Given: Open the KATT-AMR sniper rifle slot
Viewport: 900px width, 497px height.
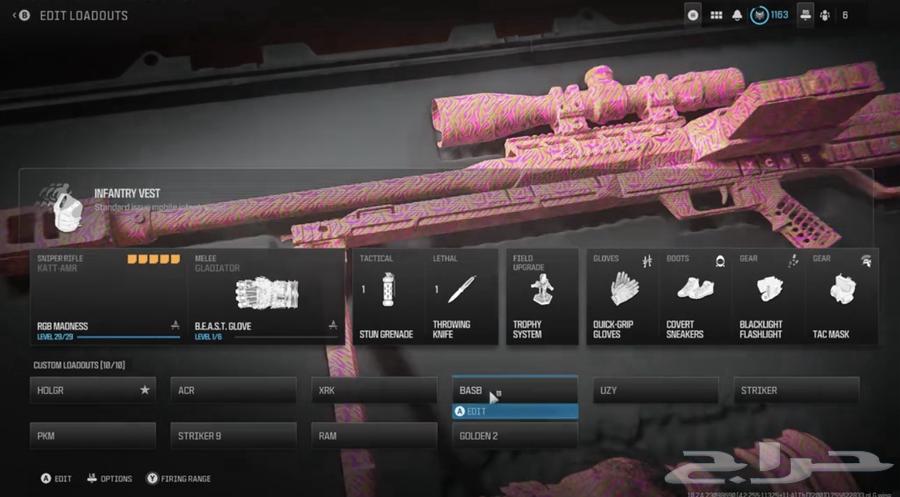Looking at the screenshot, I should (x=108, y=296).
